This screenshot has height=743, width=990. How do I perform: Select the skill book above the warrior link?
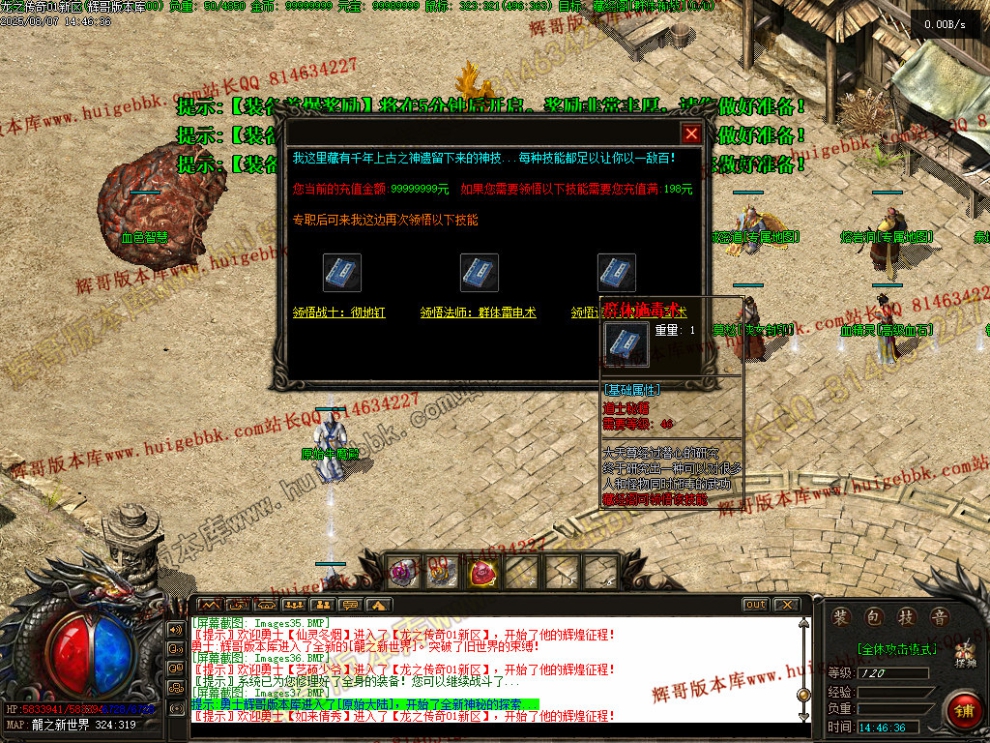click(x=342, y=273)
